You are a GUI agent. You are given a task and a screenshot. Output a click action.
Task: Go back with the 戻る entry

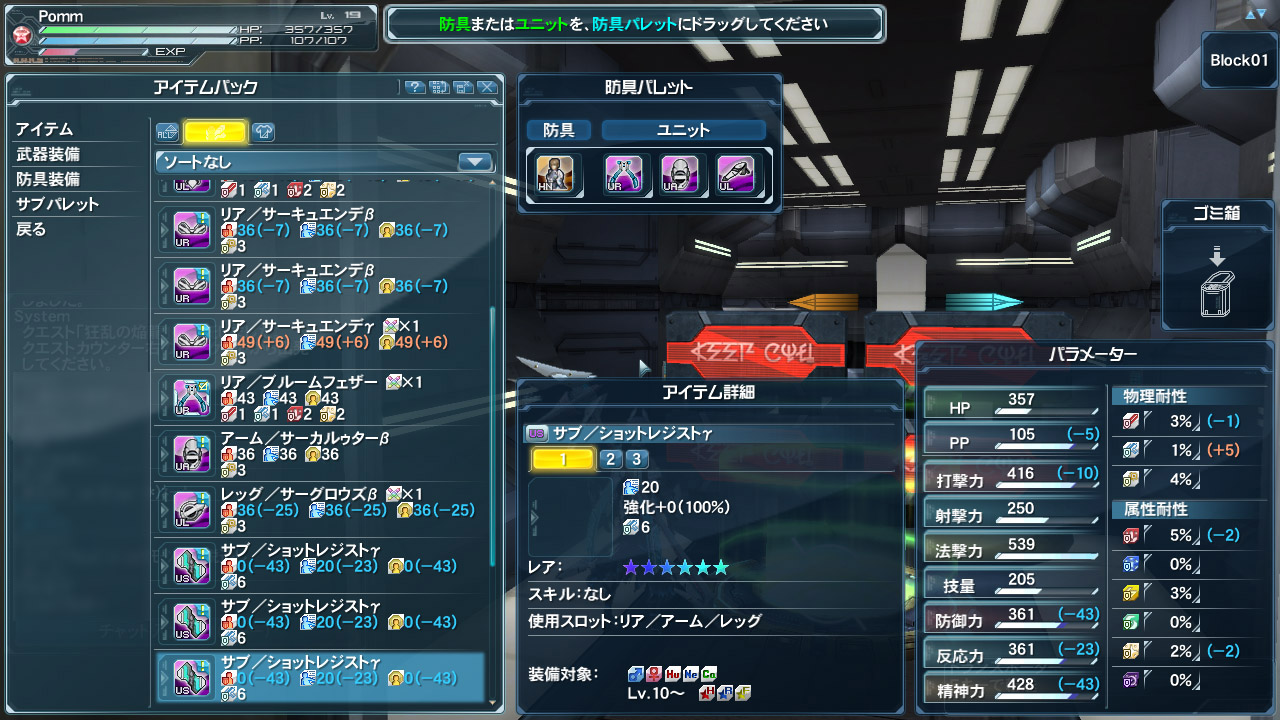31,230
